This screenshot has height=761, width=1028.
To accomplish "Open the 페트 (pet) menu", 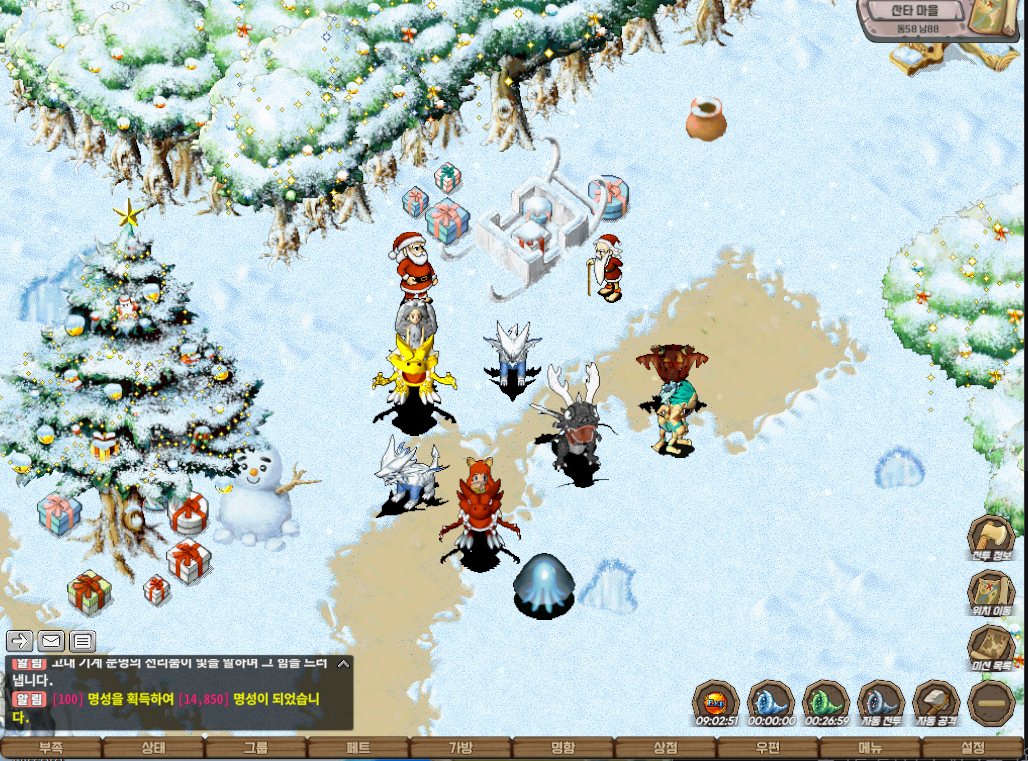I will click(x=358, y=748).
